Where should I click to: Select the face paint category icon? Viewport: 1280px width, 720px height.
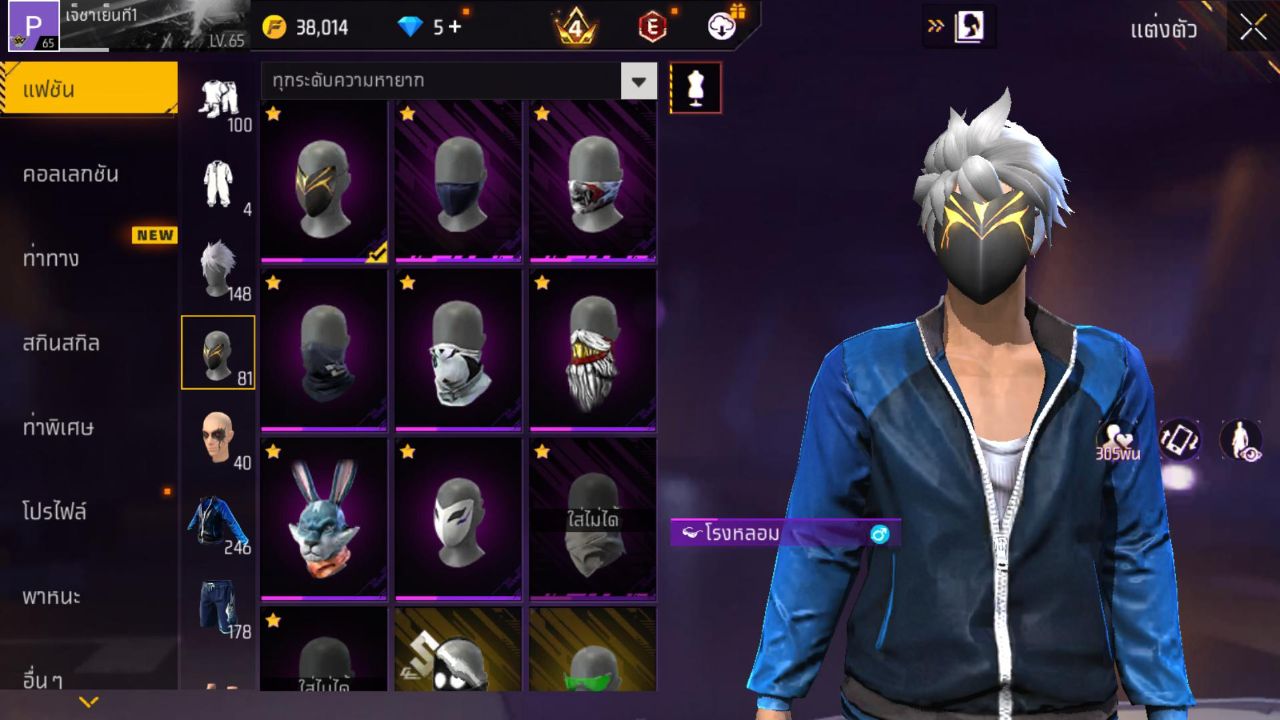coord(219,435)
